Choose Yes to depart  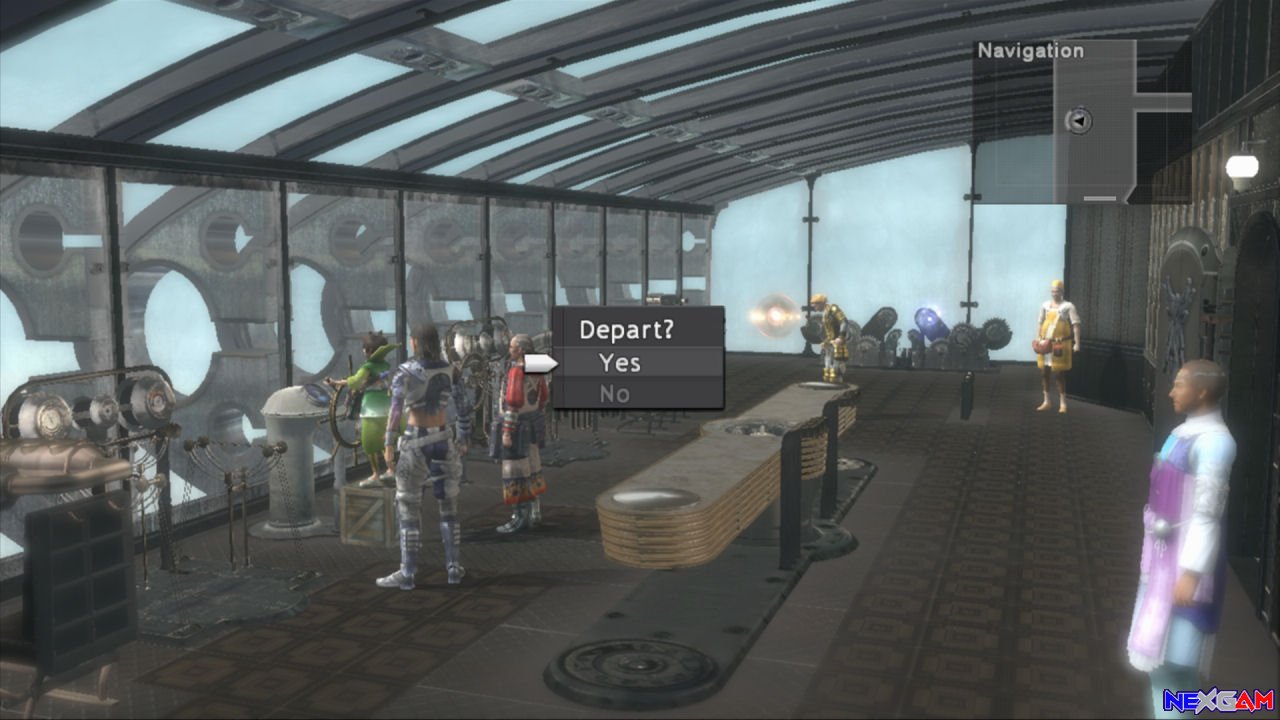pos(620,363)
